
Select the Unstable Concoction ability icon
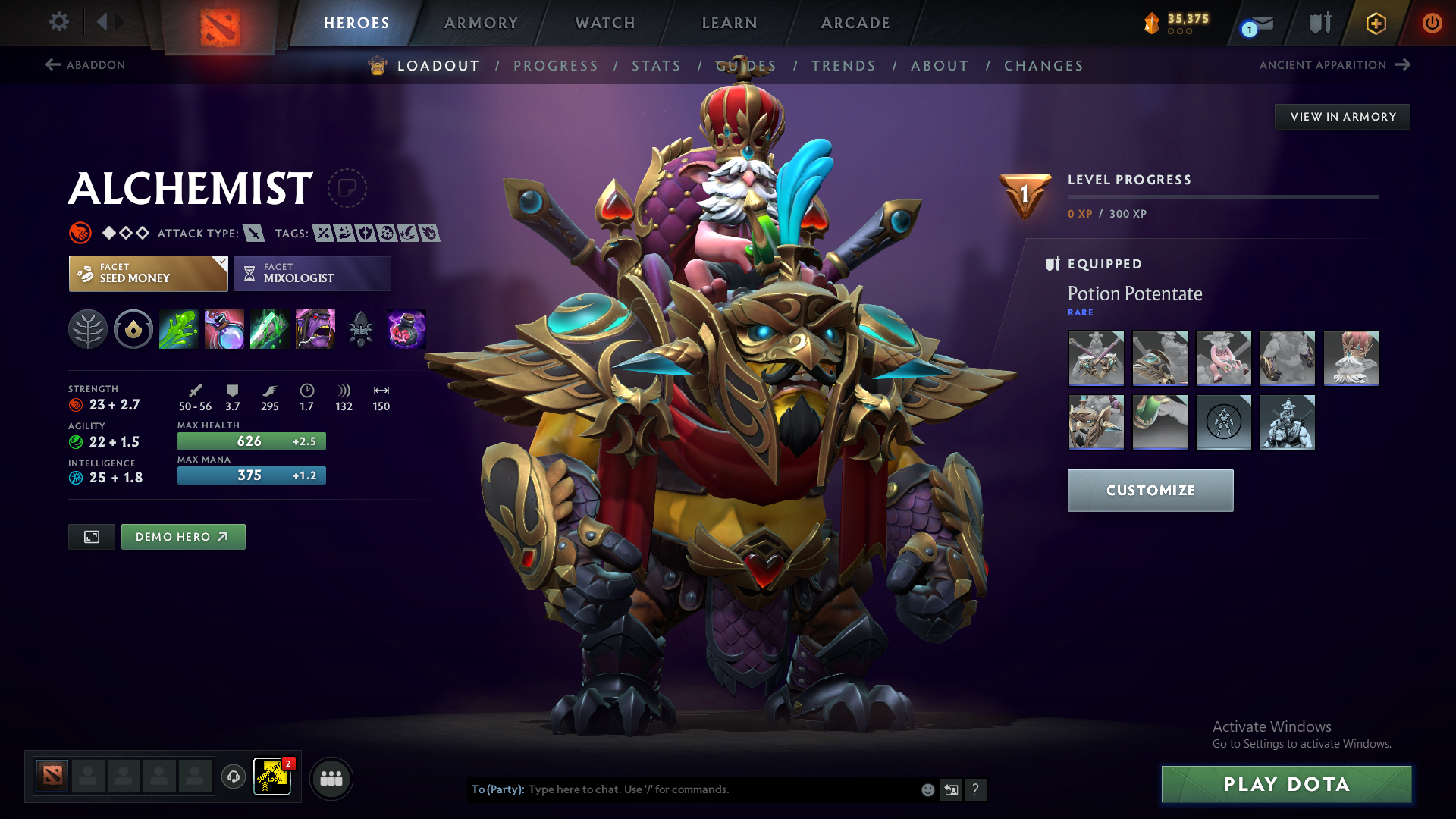(x=224, y=329)
